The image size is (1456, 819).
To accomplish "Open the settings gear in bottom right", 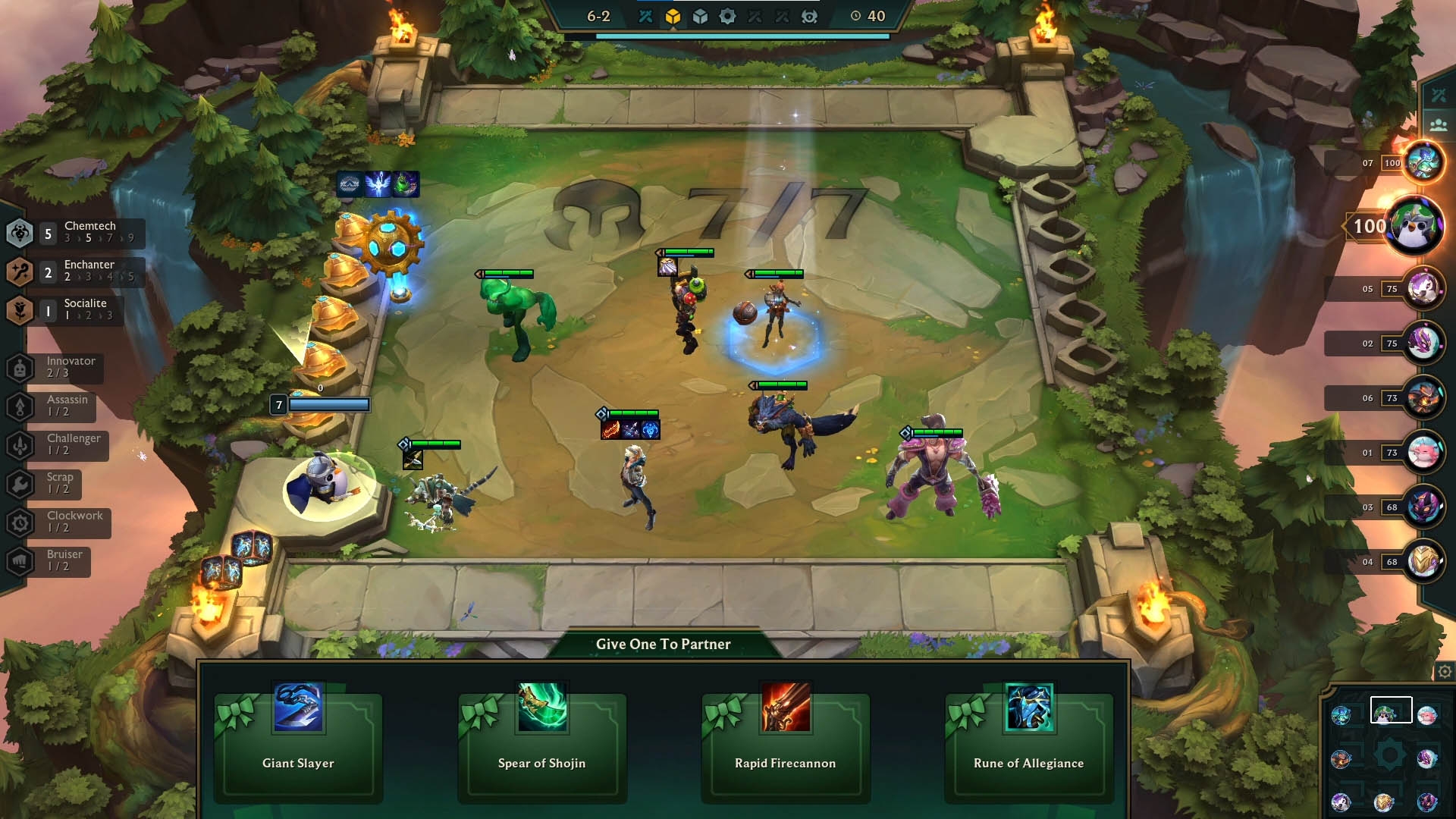I will click(1444, 671).
